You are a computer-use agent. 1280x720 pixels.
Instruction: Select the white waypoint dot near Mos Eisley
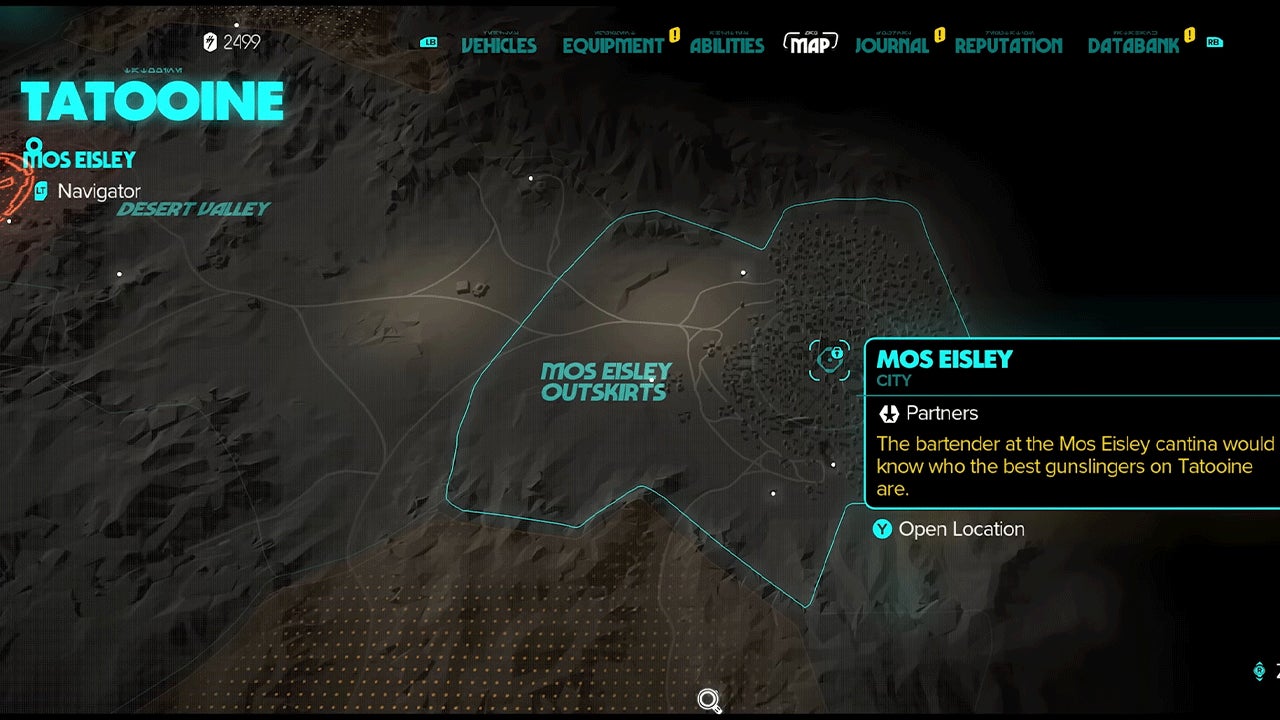tap(744, 271)
